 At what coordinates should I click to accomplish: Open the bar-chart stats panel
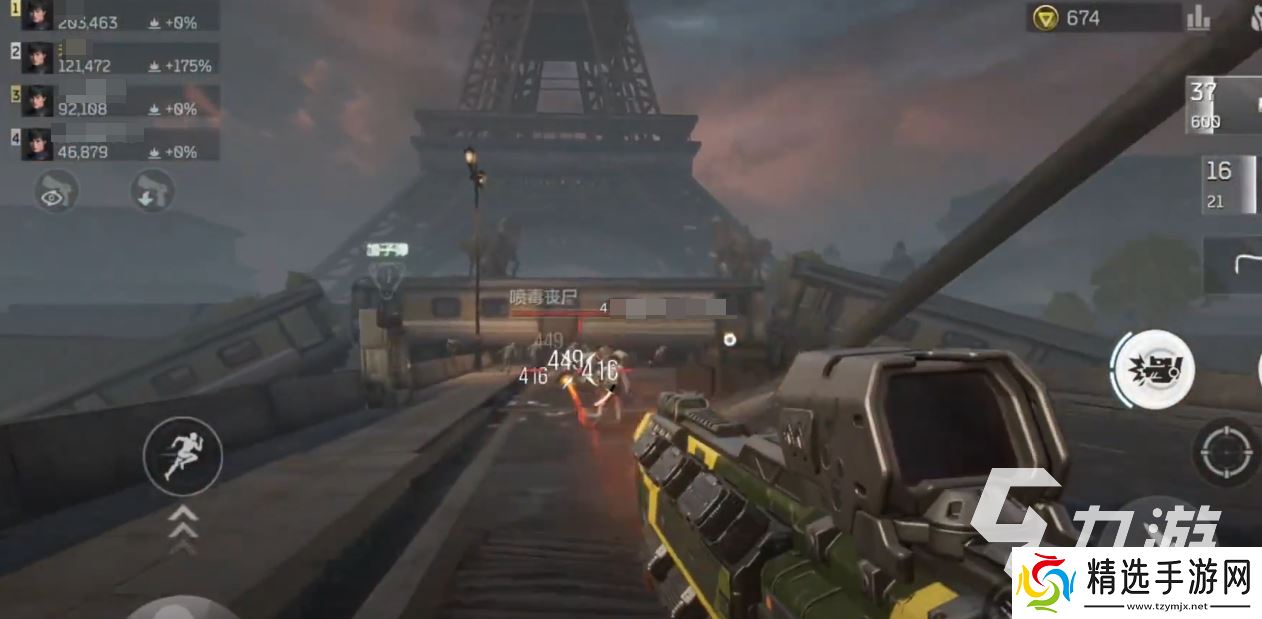[x=1198, y=18]
